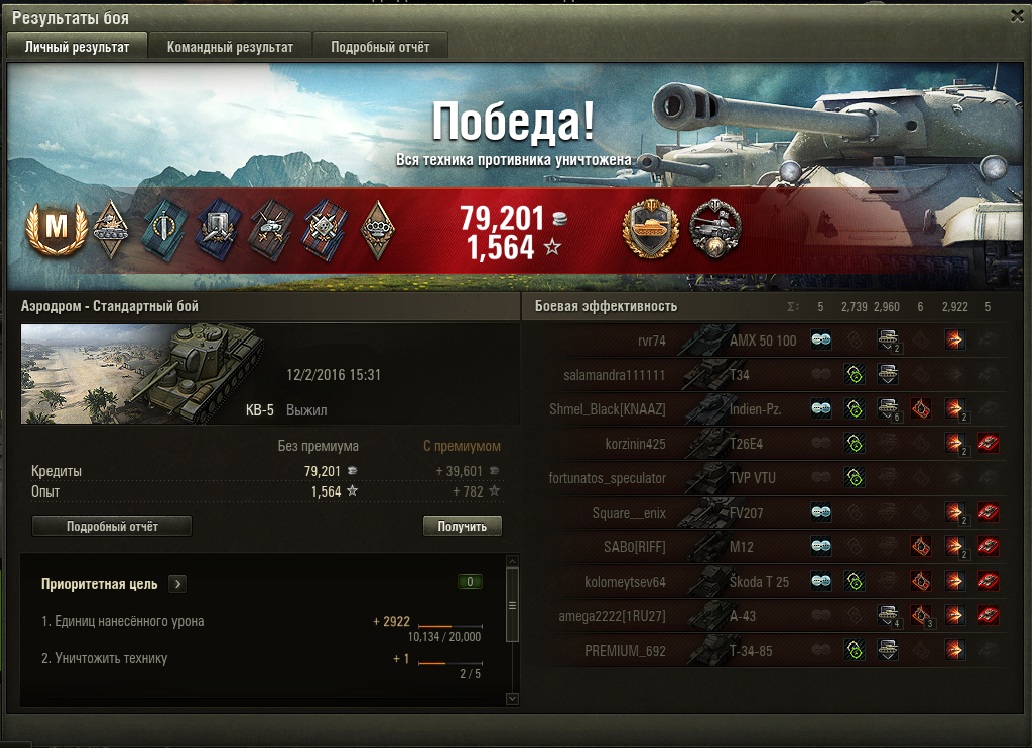Viewport: 1032px width, 748px height.
Task: Claim premium bonus with Получить button
Action: coord(462,526)
